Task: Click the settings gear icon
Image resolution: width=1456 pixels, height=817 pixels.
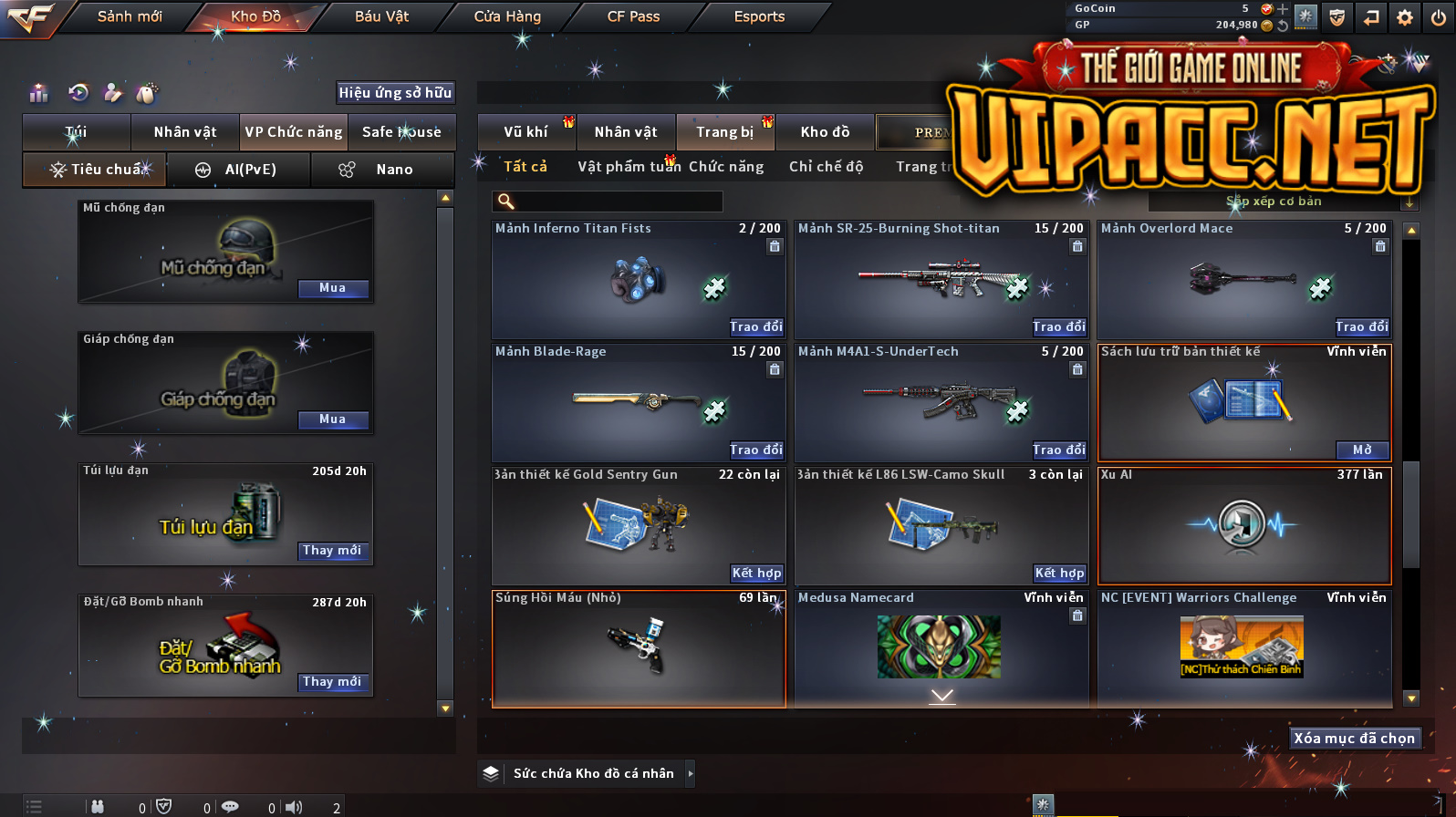Action: tap(1405, 17)
